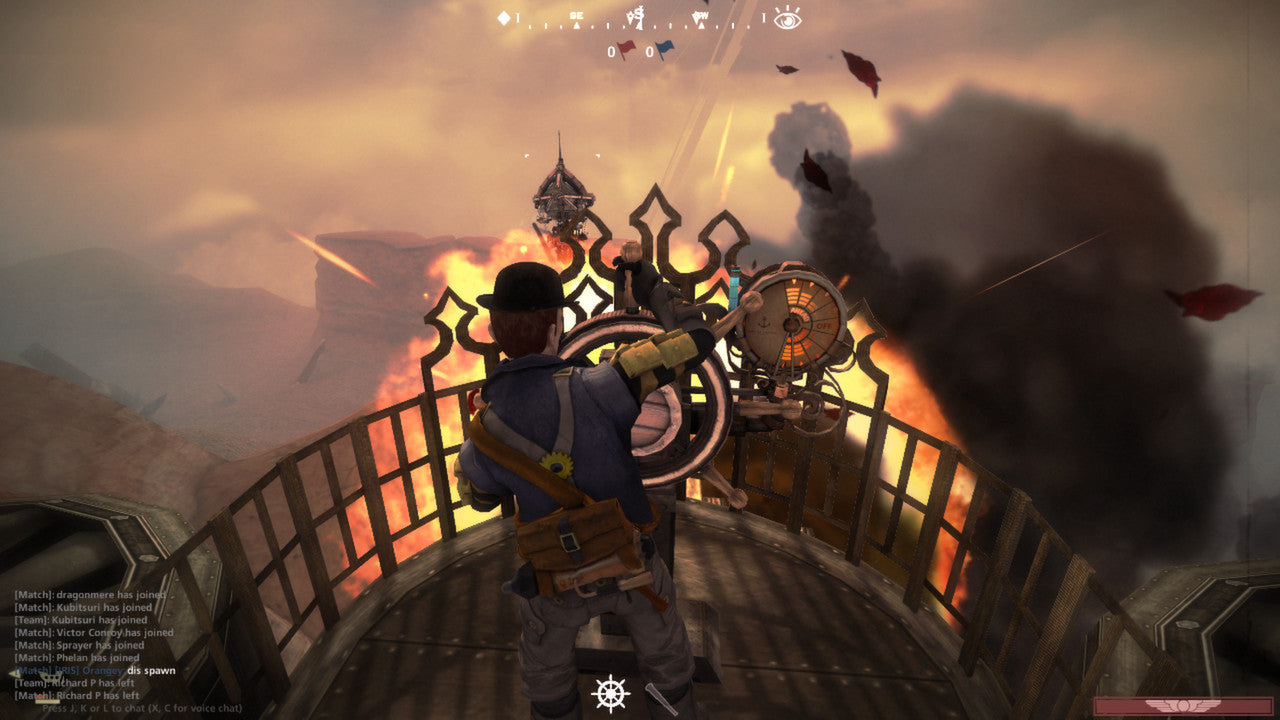The width and height of the screenshot is (1280, 720).
Task: Click the spyglass eye icon on HUD
Action: tap(785, 19)
